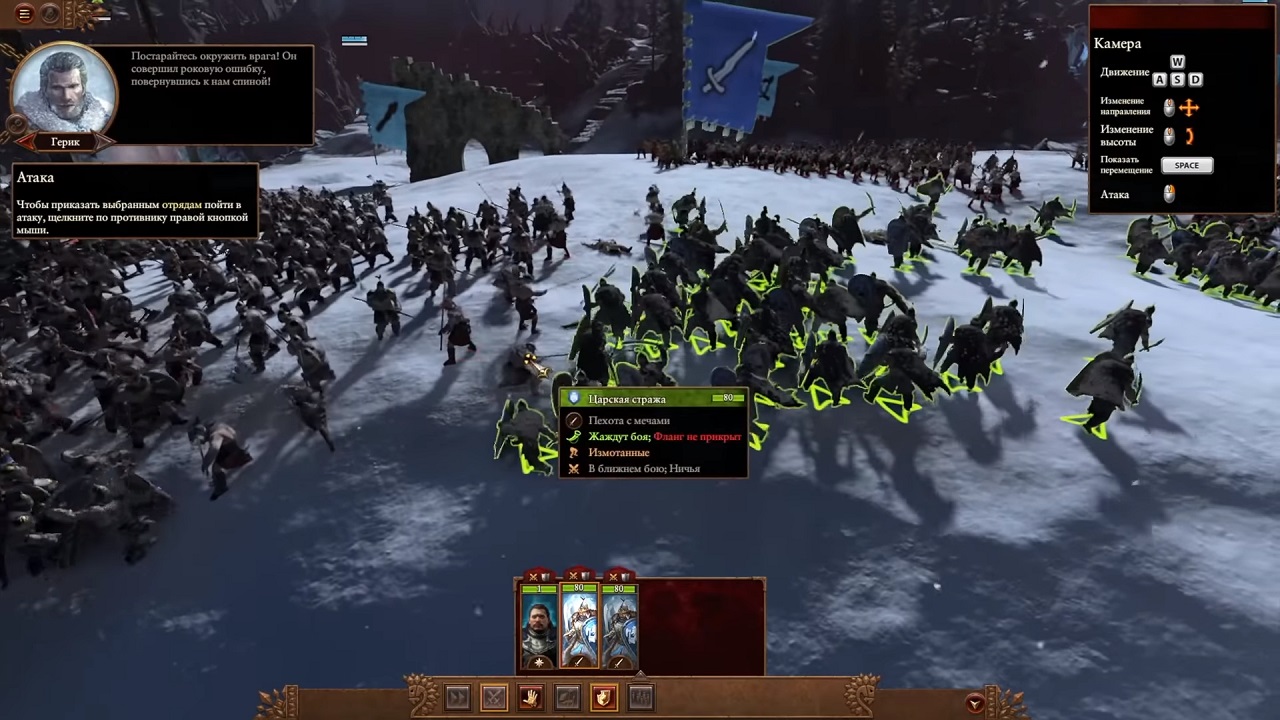Click the red hand halt button
The height and width of the screenshot is (720, 1280).
tap(530, 697)
